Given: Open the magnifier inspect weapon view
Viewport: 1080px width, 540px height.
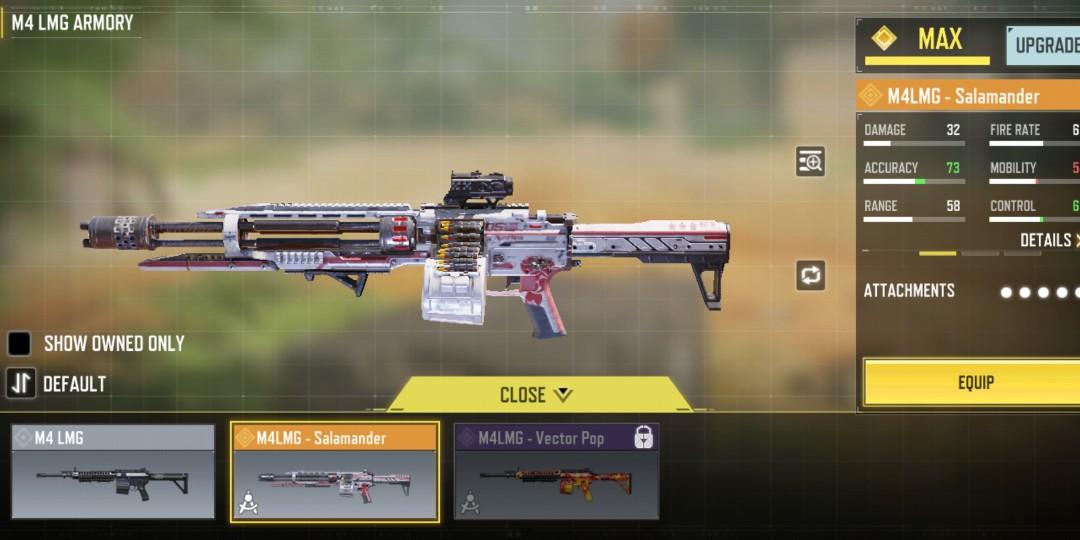Looking at the screenshot, I should (x=810, y=161).
